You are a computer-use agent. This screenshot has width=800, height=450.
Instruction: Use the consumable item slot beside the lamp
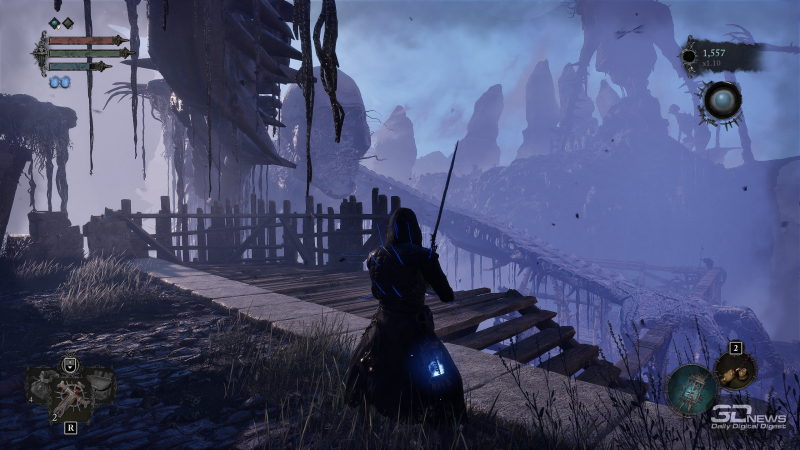point(735,372)
